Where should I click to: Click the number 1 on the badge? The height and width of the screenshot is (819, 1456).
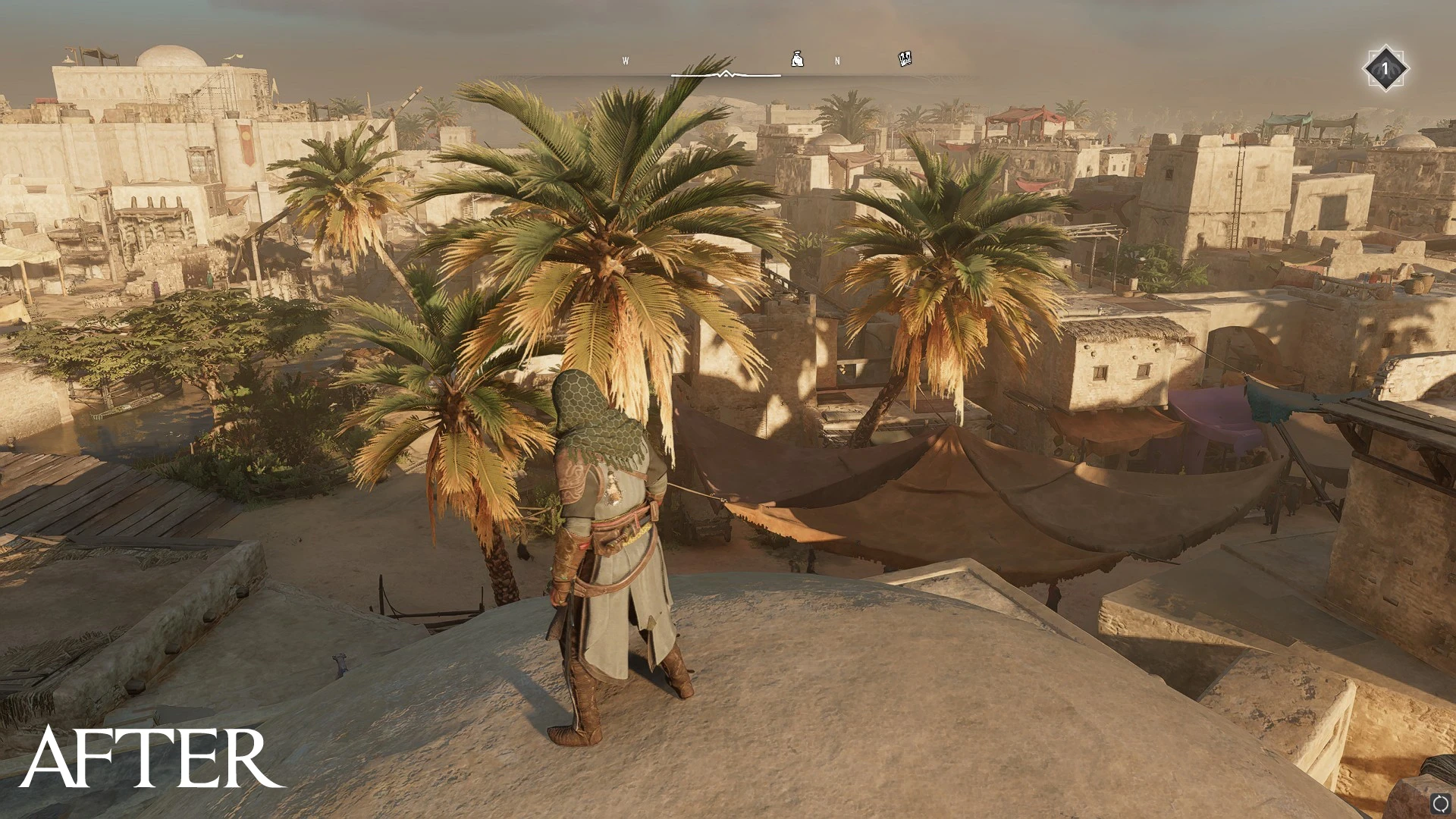coord(1388,68)
